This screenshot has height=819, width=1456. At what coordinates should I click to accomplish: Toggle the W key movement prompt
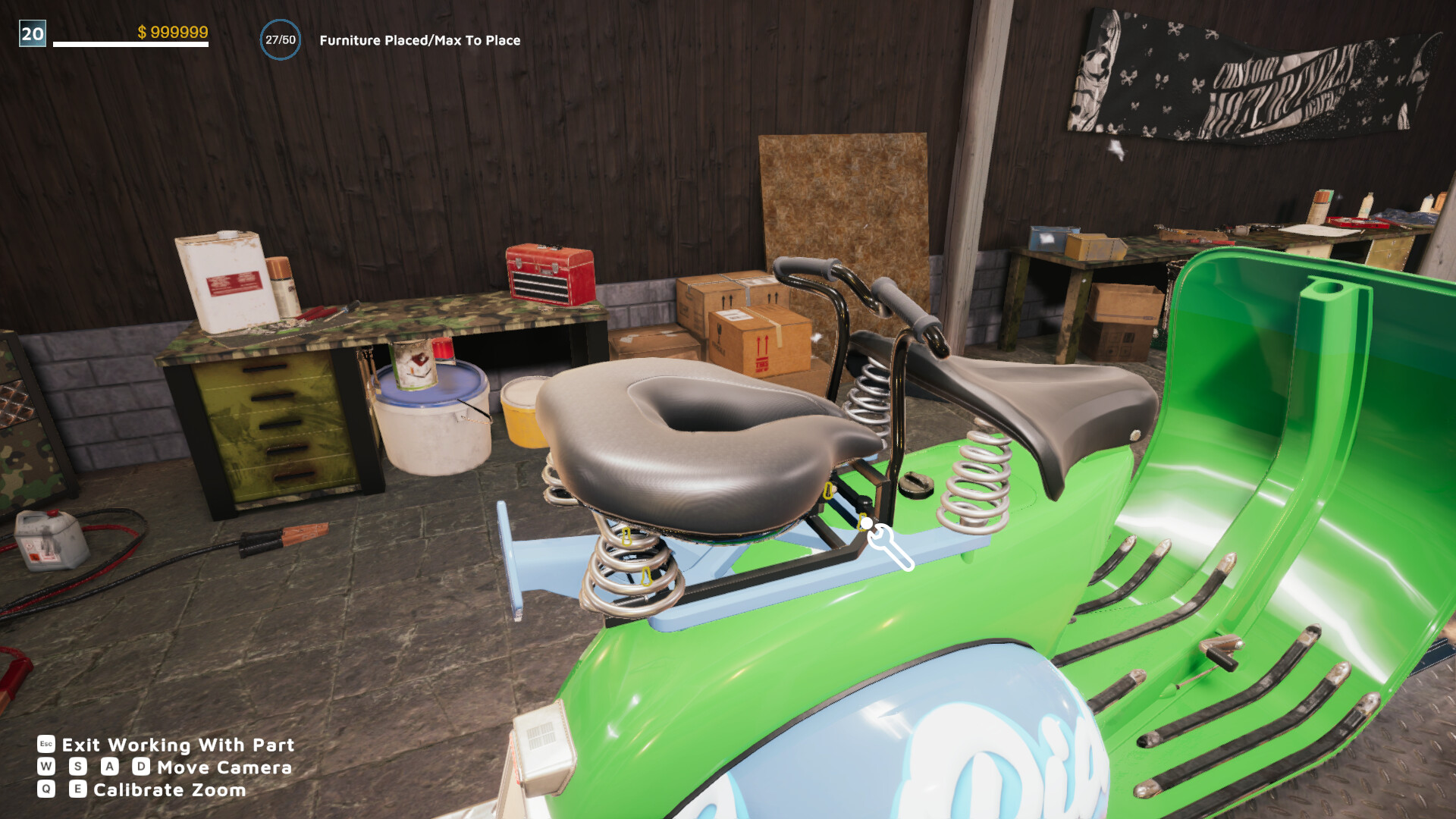pos(47,768)
